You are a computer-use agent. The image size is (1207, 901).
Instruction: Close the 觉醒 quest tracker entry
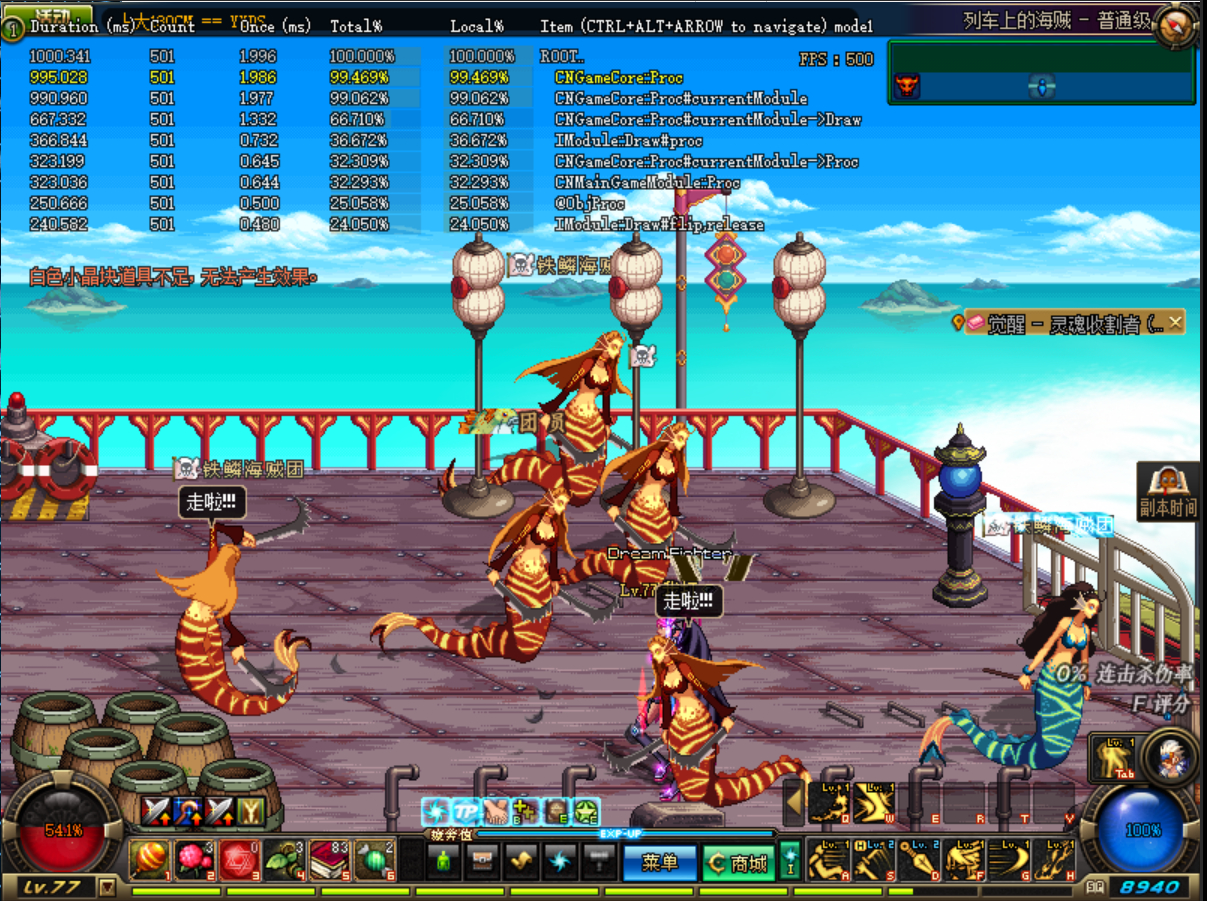[x=1175, y=322]
